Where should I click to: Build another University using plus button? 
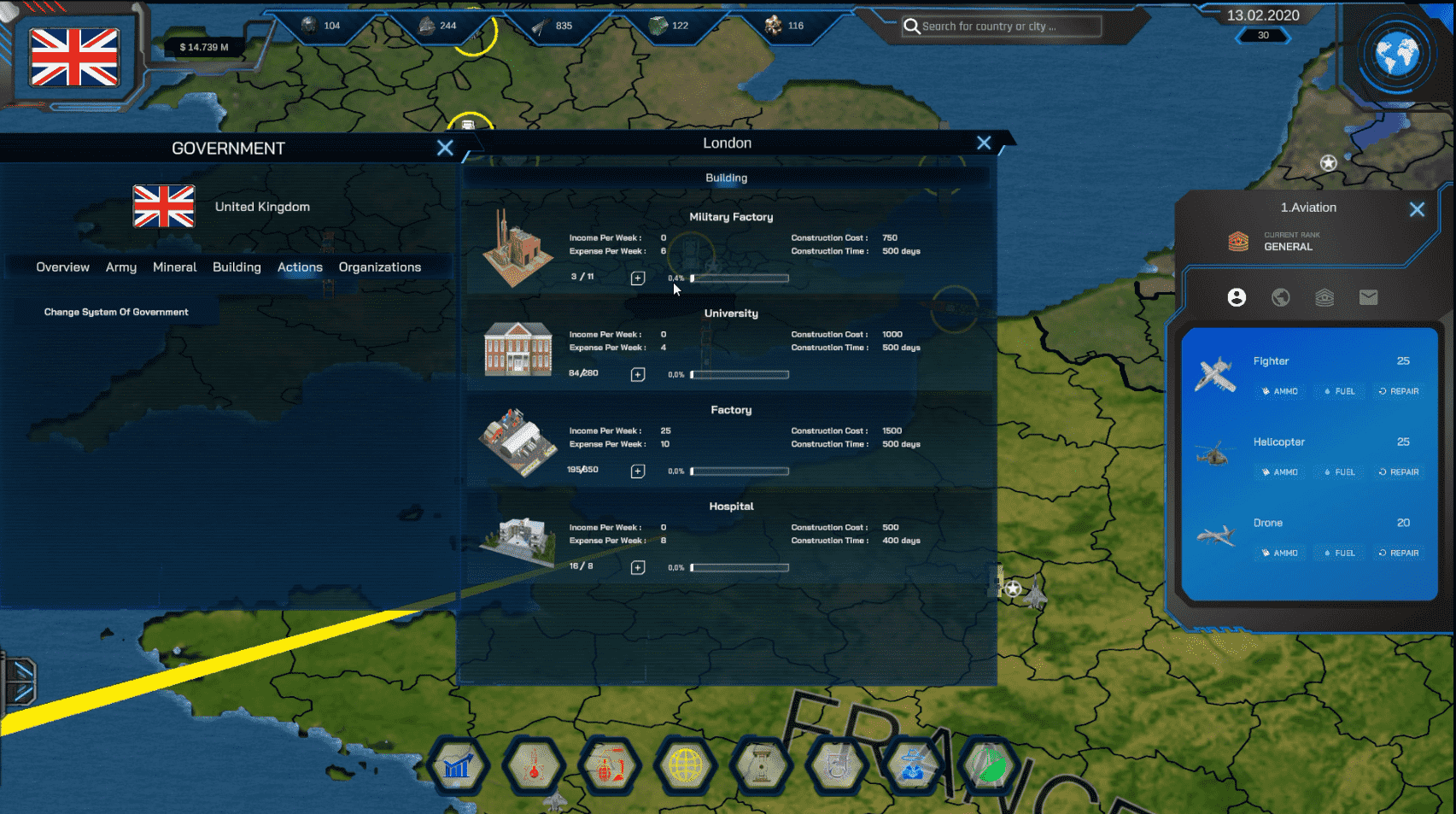point(638,375)
